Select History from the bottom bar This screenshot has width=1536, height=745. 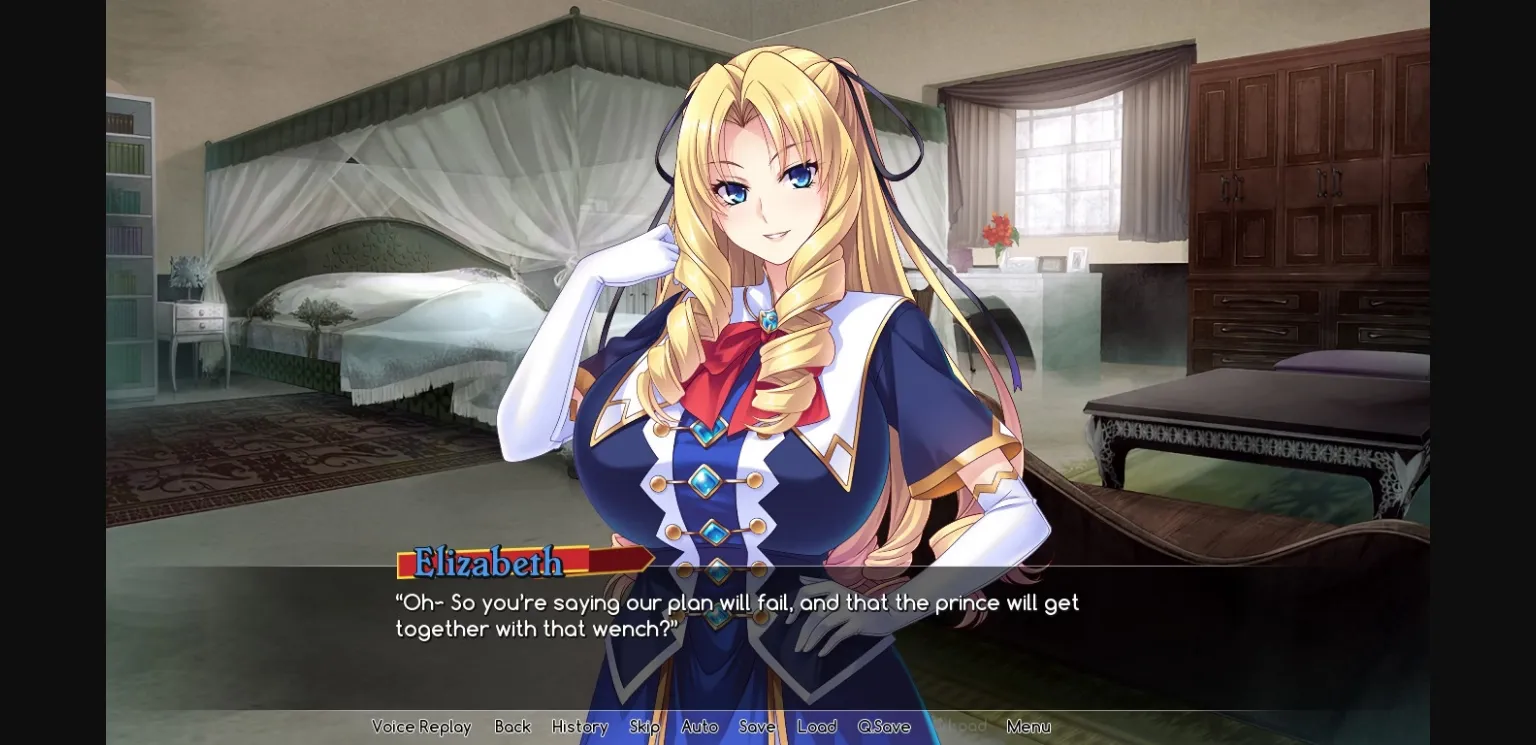pos(579,727)
